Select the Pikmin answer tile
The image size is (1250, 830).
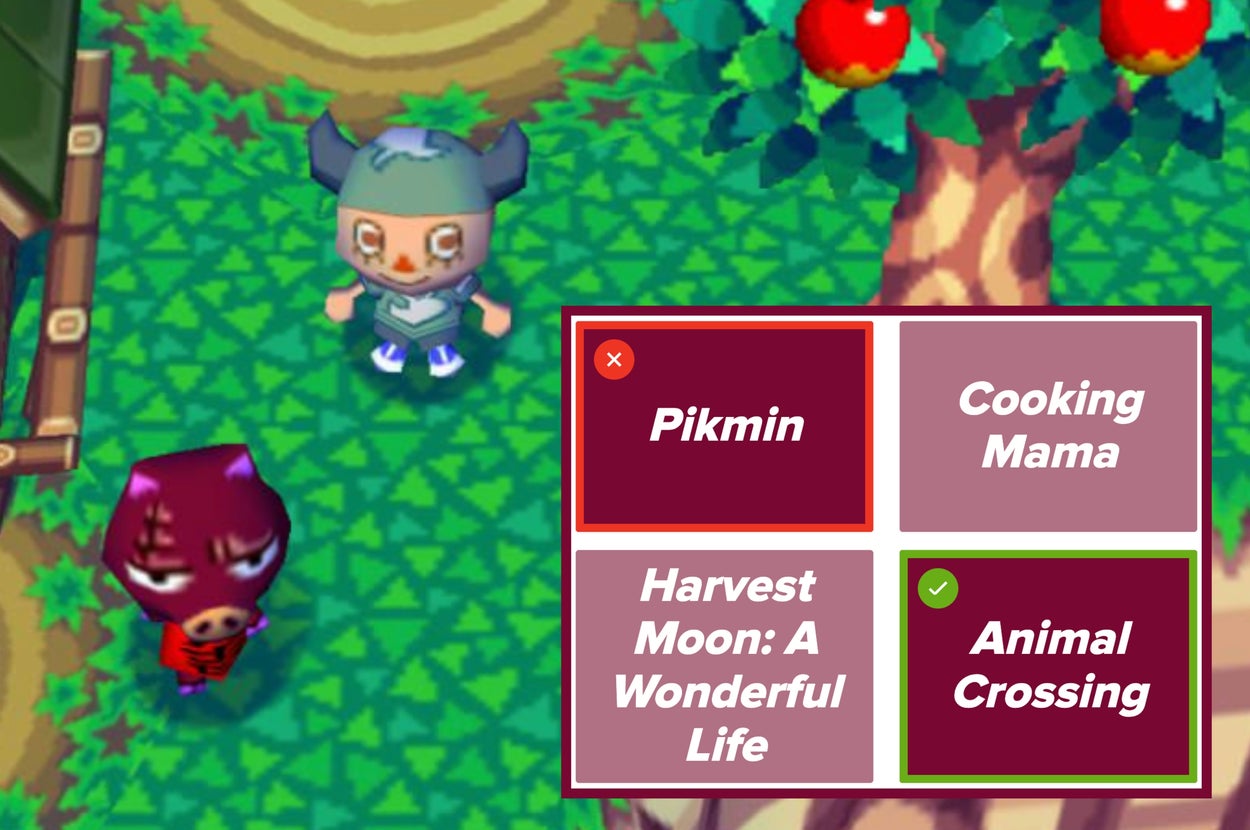pos(725,427)
